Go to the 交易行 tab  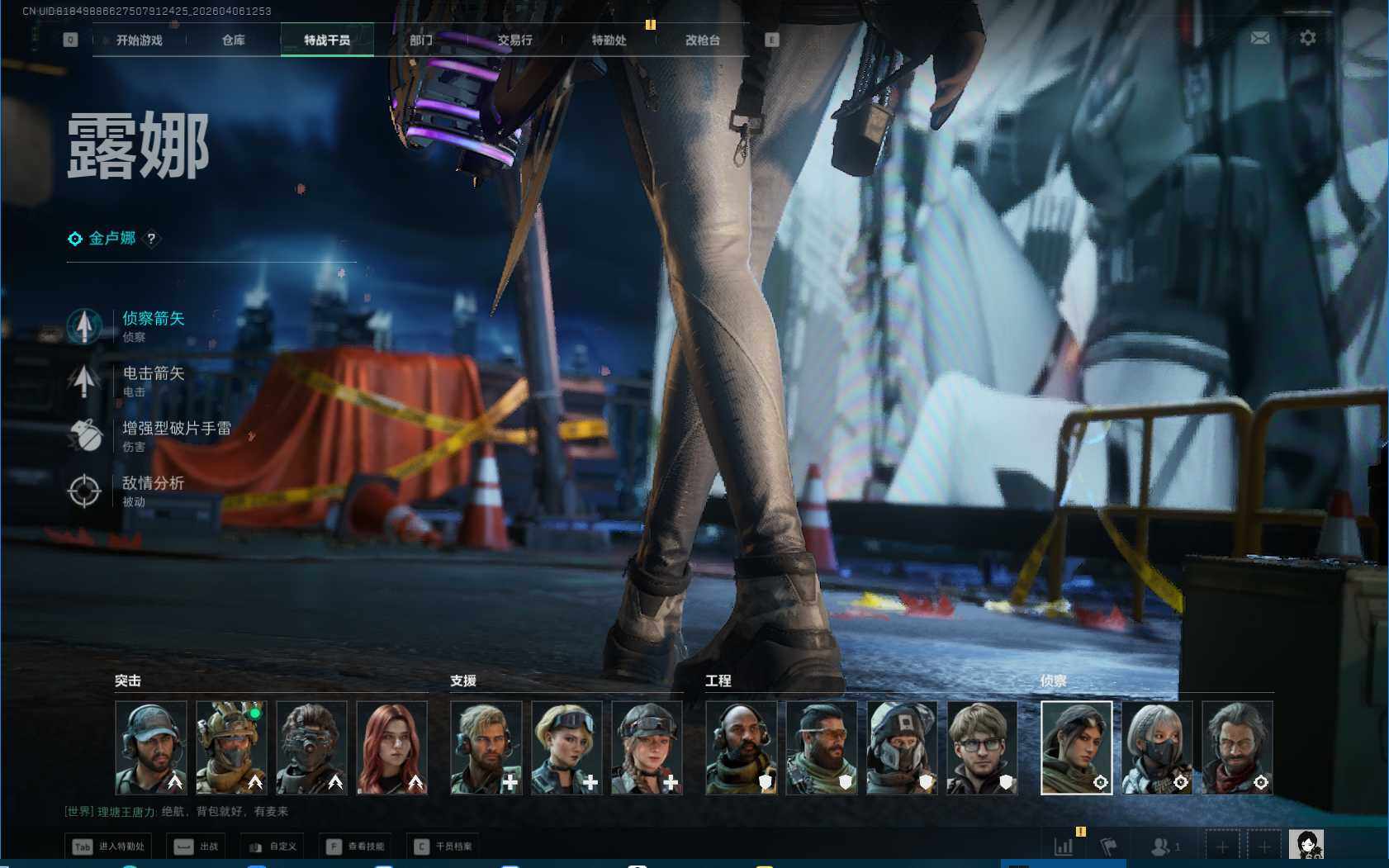[x=515, y=40]
